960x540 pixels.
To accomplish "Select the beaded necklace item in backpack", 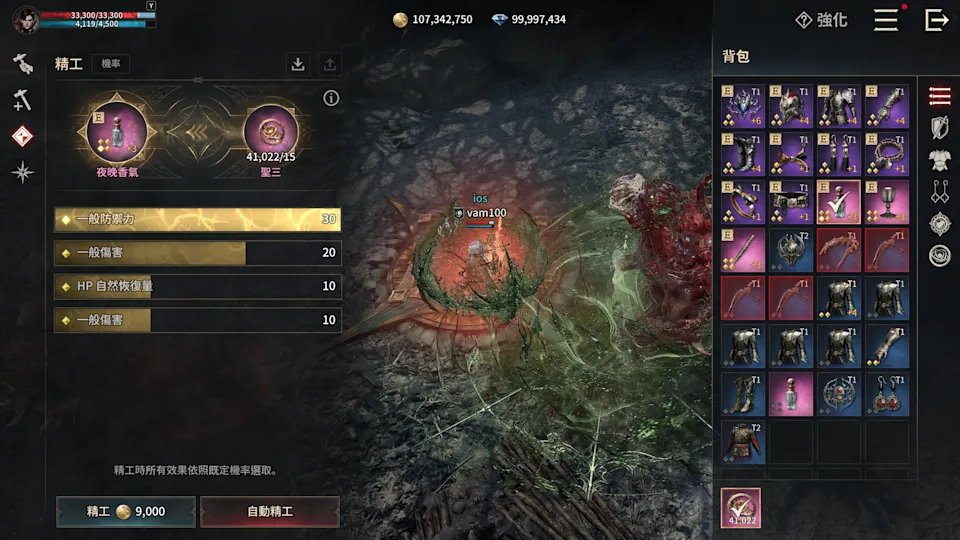I will point(887,154).
